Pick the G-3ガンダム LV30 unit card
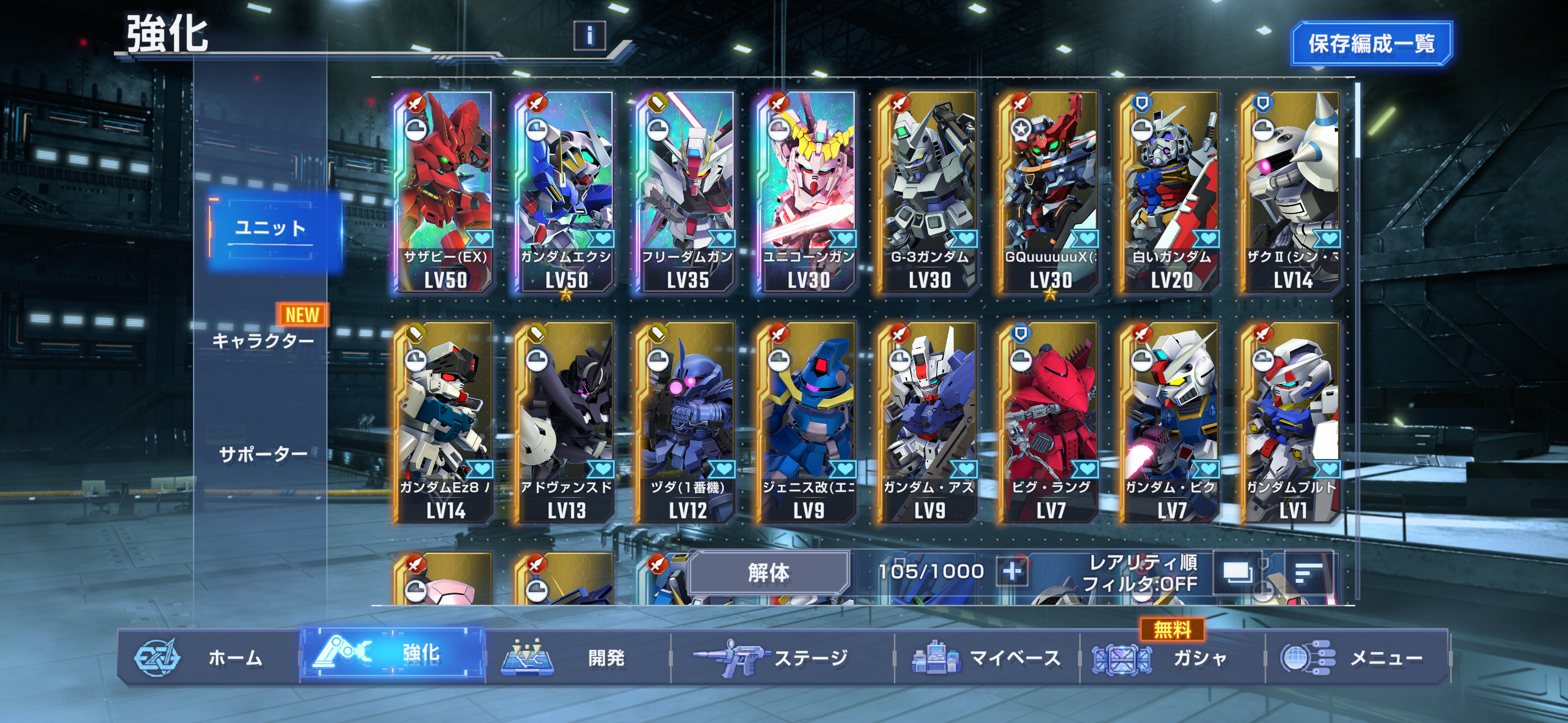Screen dimensions: 1568x723 coord(929,192)
